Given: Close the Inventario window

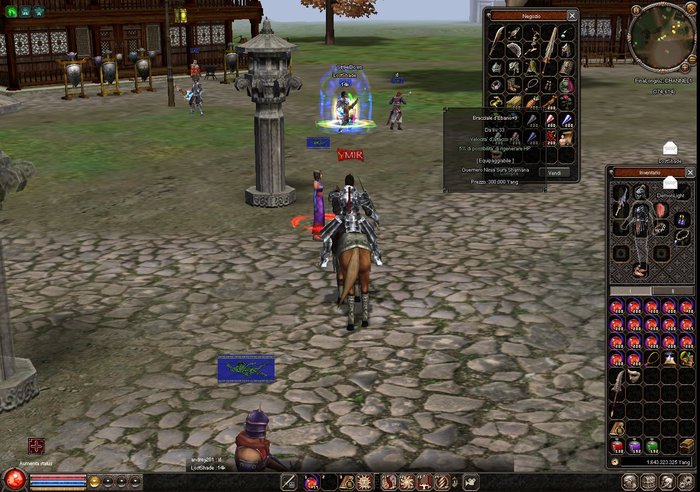Looking at the screenshot, I should point(692,172).
